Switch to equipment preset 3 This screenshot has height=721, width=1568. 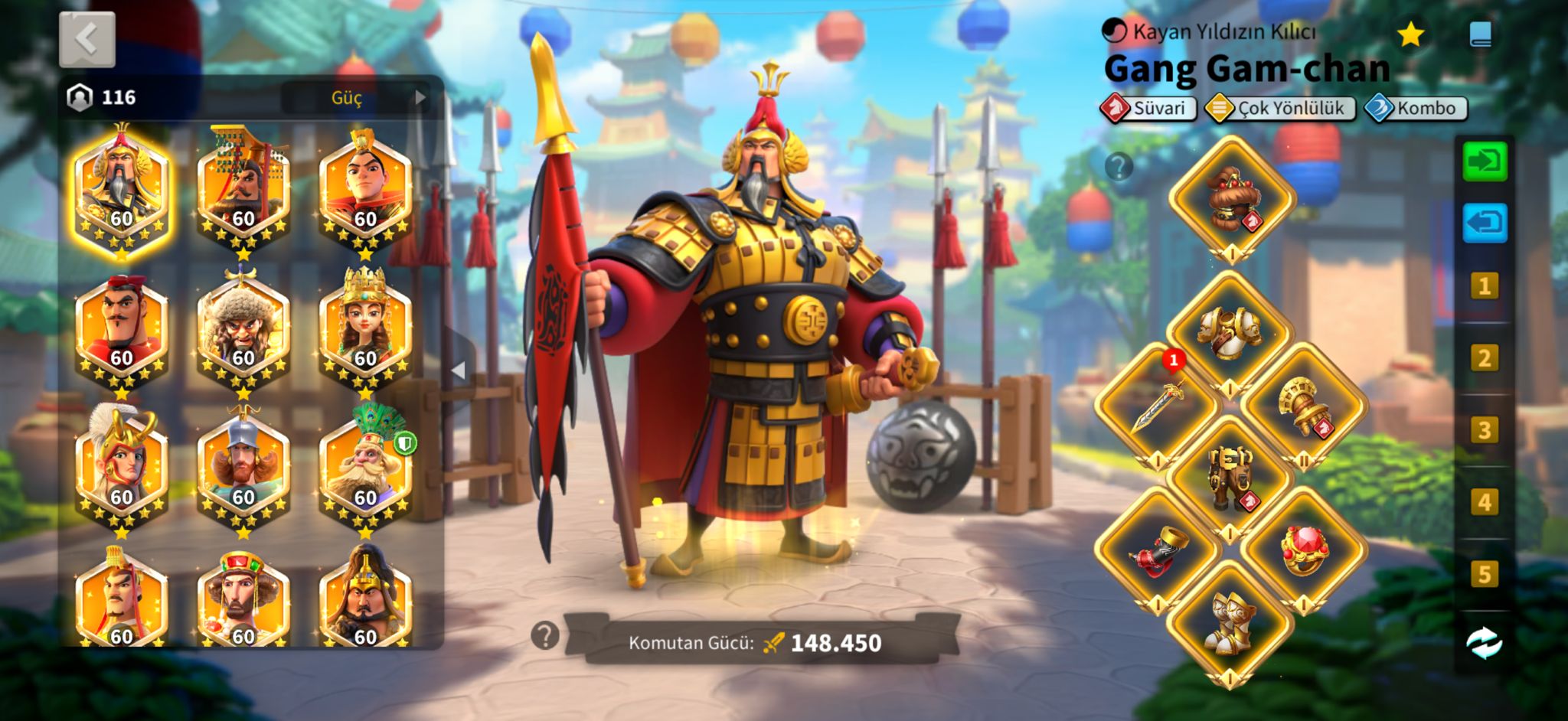click(x=1484, y=430)
